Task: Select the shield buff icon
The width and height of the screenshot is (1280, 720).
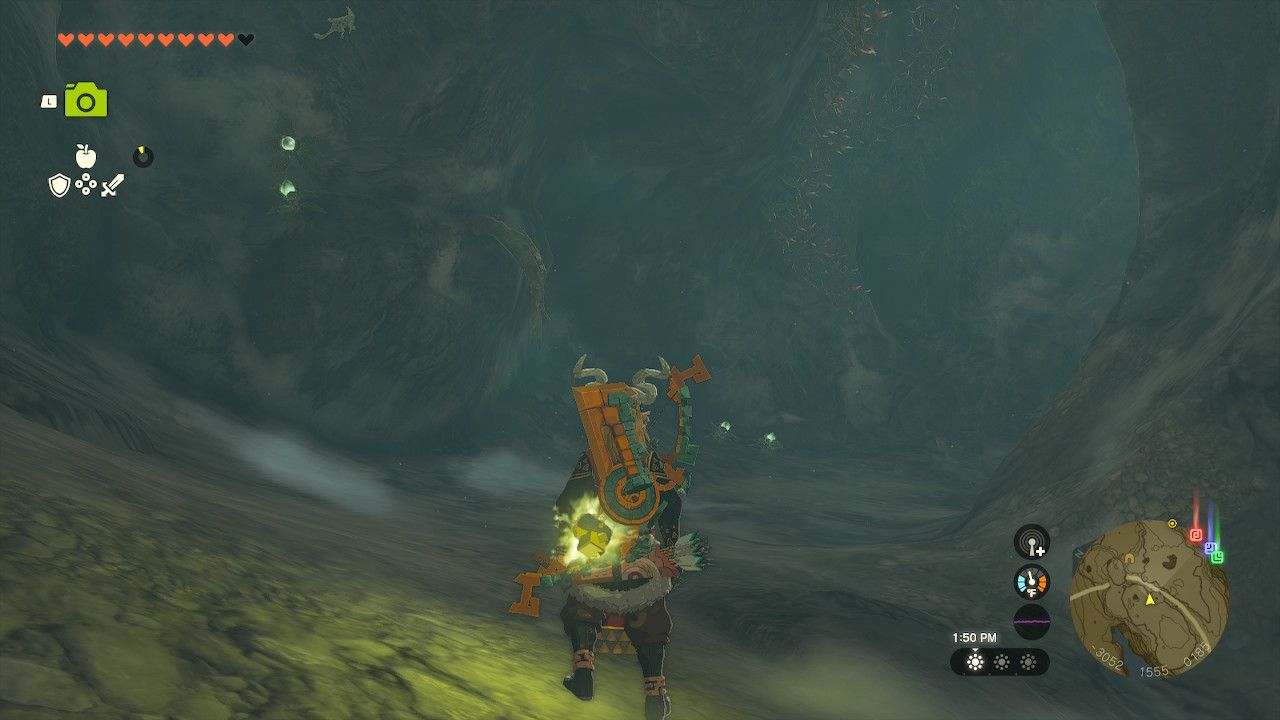Action: click(x=59, y=184)
